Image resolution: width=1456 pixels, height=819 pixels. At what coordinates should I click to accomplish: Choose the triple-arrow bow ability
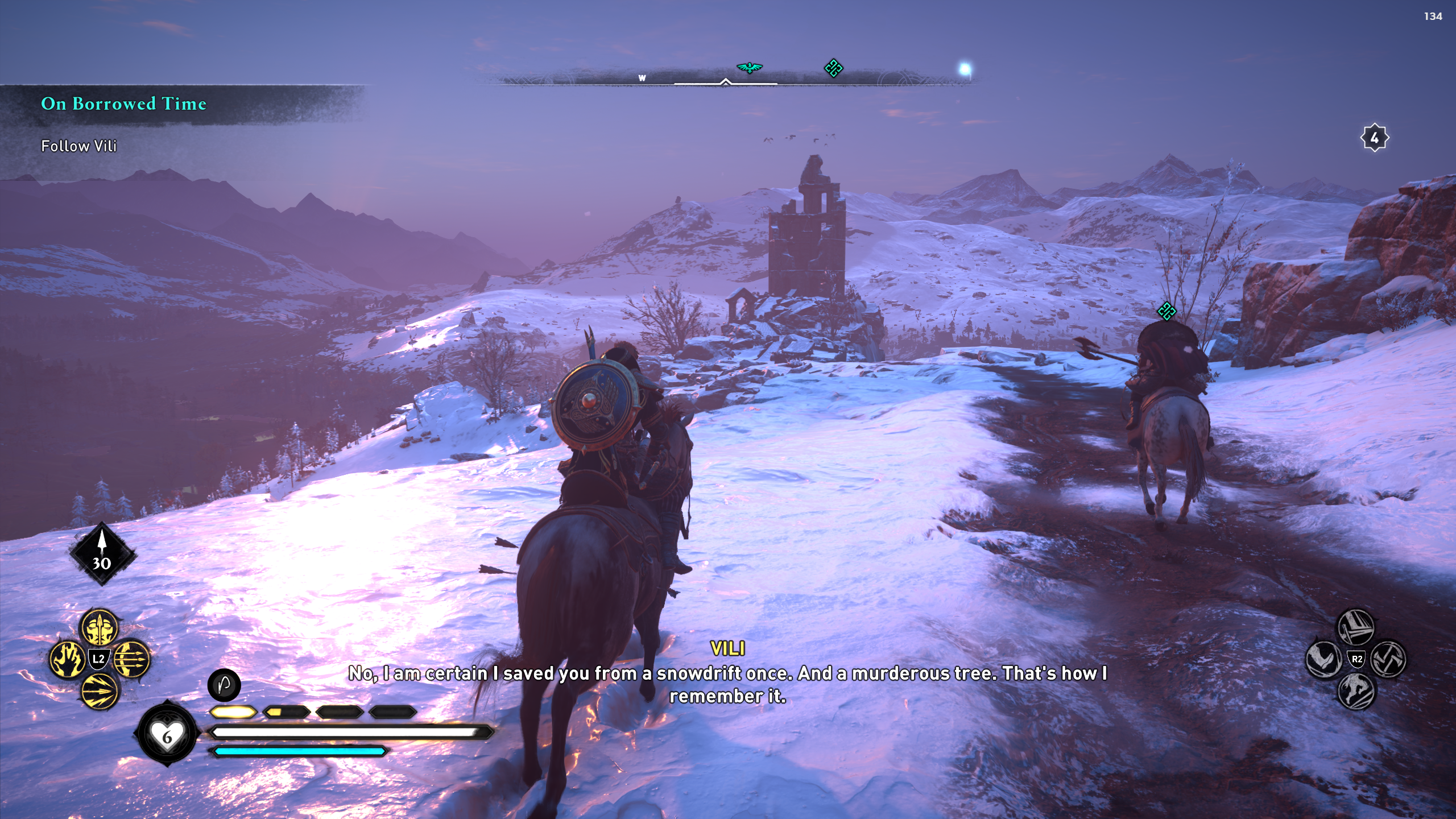[131, 659]
